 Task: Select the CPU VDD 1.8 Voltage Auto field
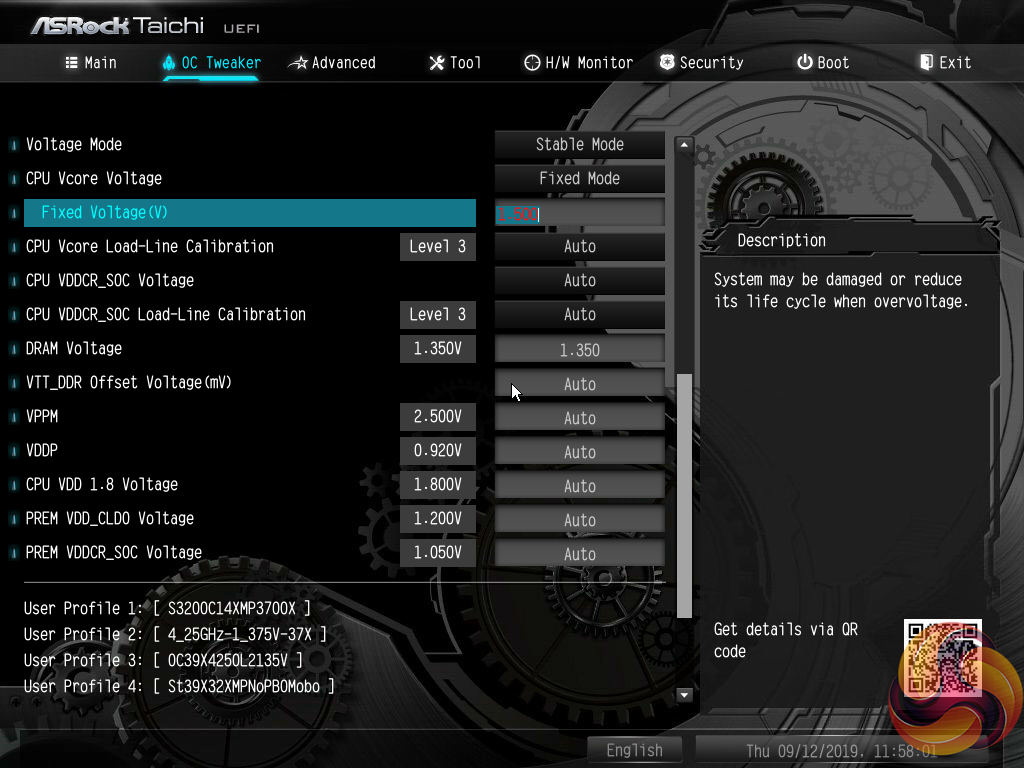[x=580, y=486]
